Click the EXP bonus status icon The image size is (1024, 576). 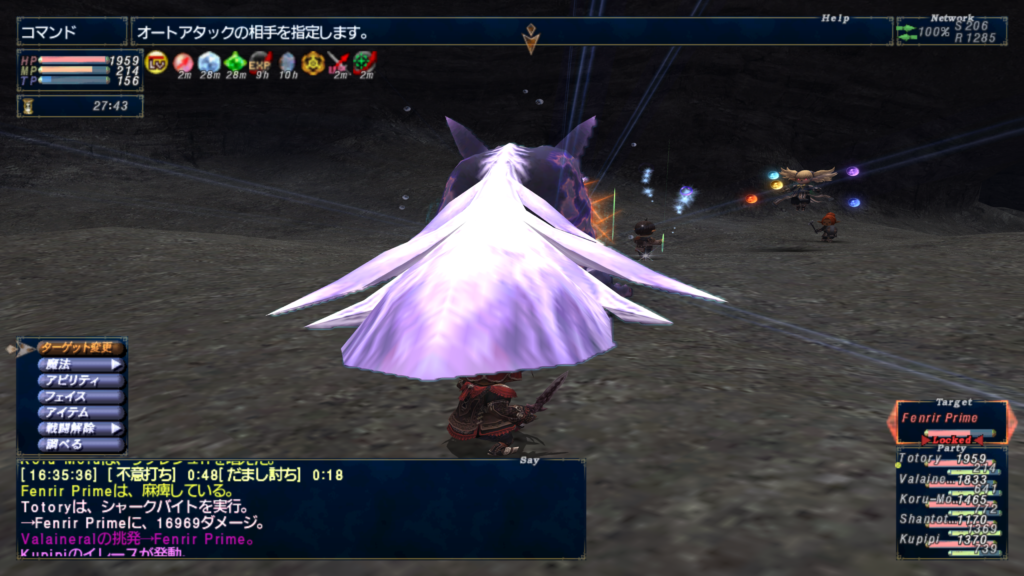pyautogui.click(x=260, y=62)
